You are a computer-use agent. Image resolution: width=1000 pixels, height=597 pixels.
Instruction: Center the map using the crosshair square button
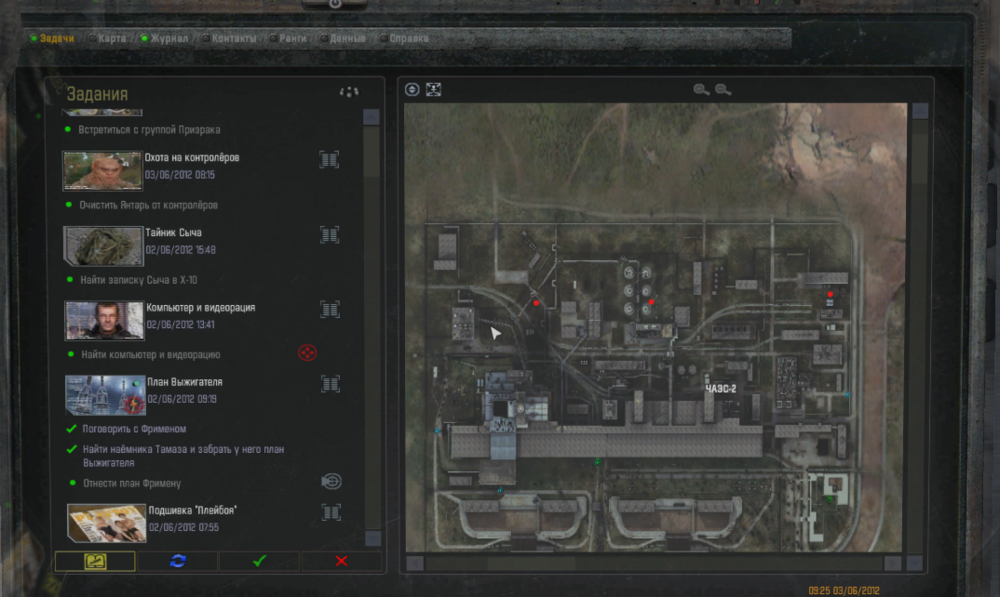(433, 89)
